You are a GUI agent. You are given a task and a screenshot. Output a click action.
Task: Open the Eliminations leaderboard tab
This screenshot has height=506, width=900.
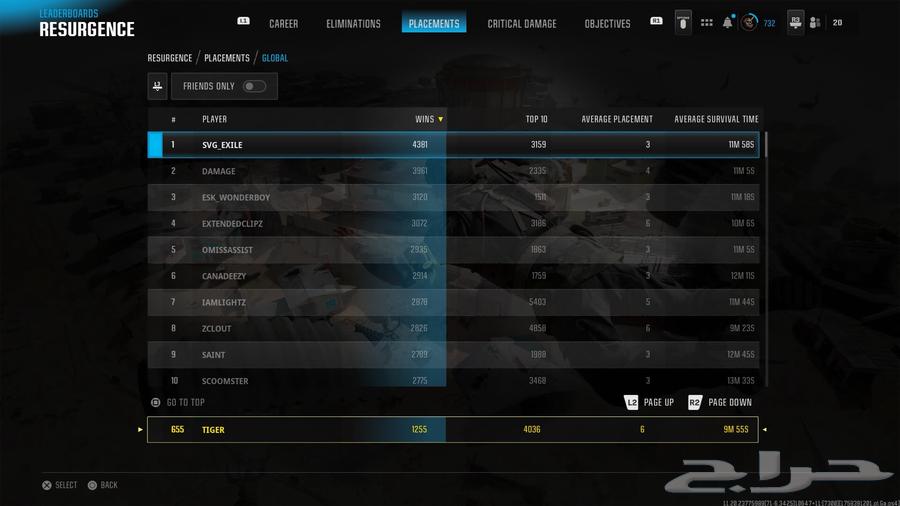353,23
